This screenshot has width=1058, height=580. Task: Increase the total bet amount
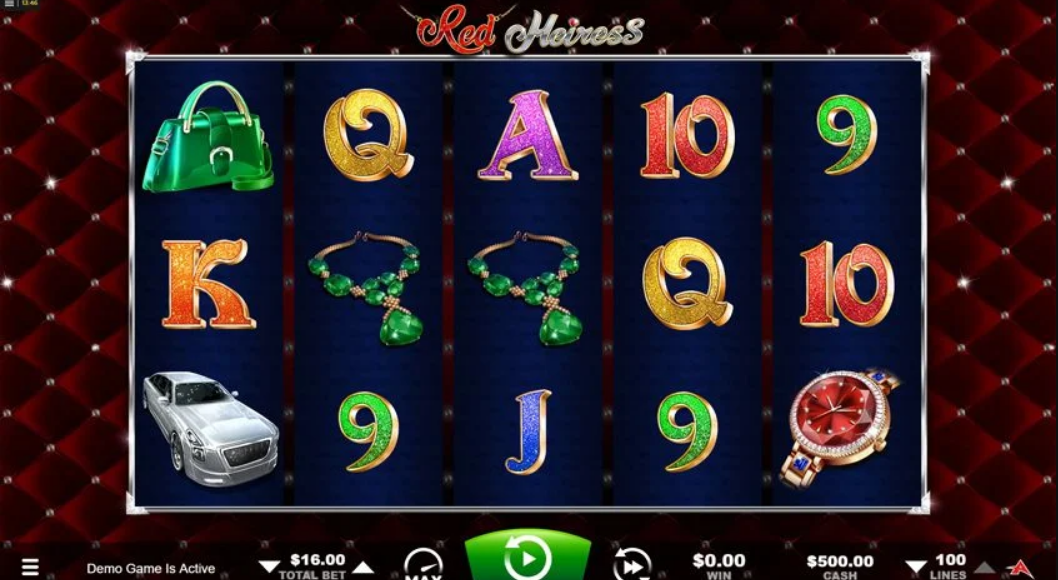pyautogui.click(x=364, y=567)
